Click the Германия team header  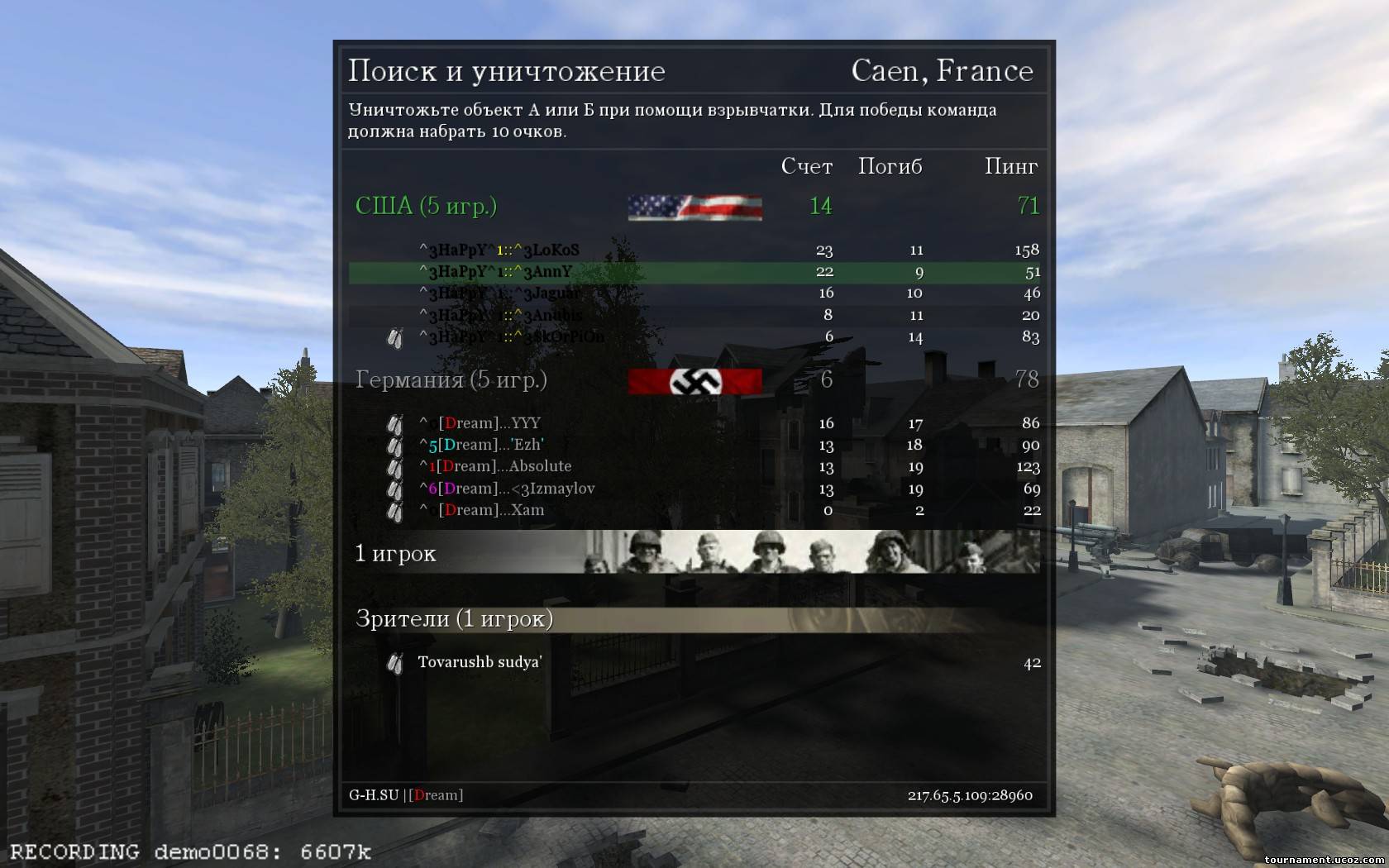pos(451,379)
